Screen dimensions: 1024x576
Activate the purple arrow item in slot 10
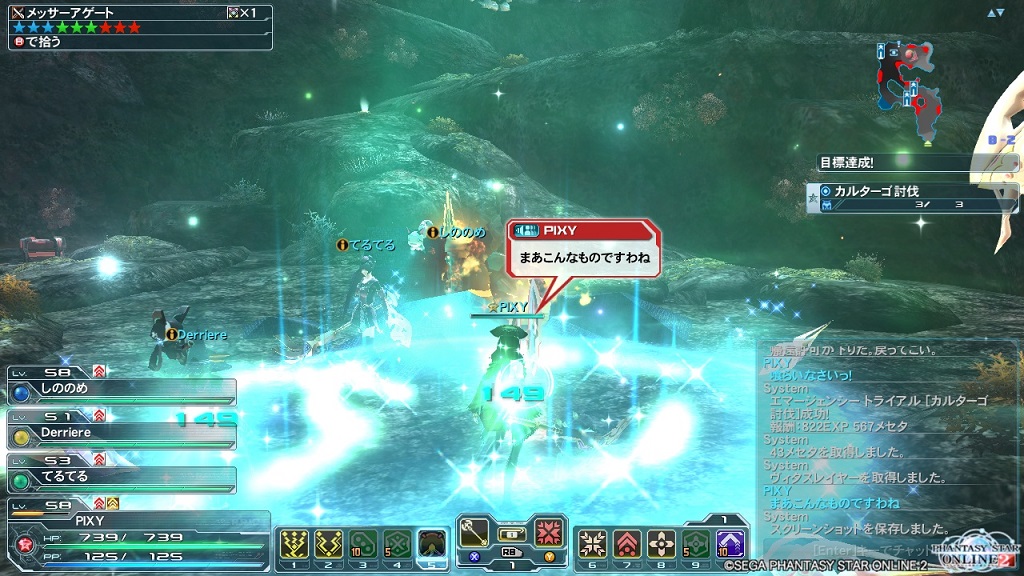[x=730, y=543]
